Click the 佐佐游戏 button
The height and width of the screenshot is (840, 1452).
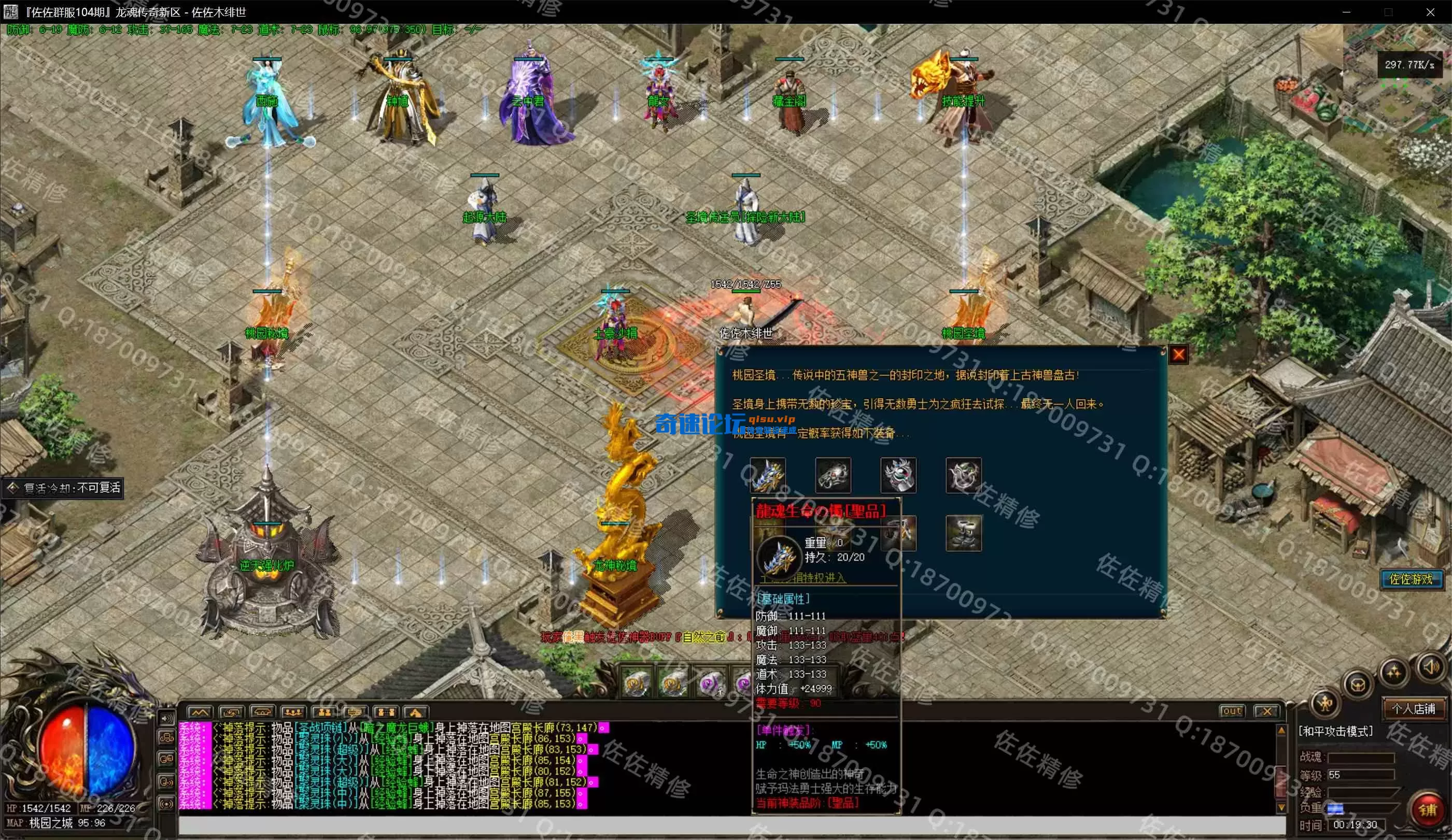pyautogui.click(x=1411, y=578)
